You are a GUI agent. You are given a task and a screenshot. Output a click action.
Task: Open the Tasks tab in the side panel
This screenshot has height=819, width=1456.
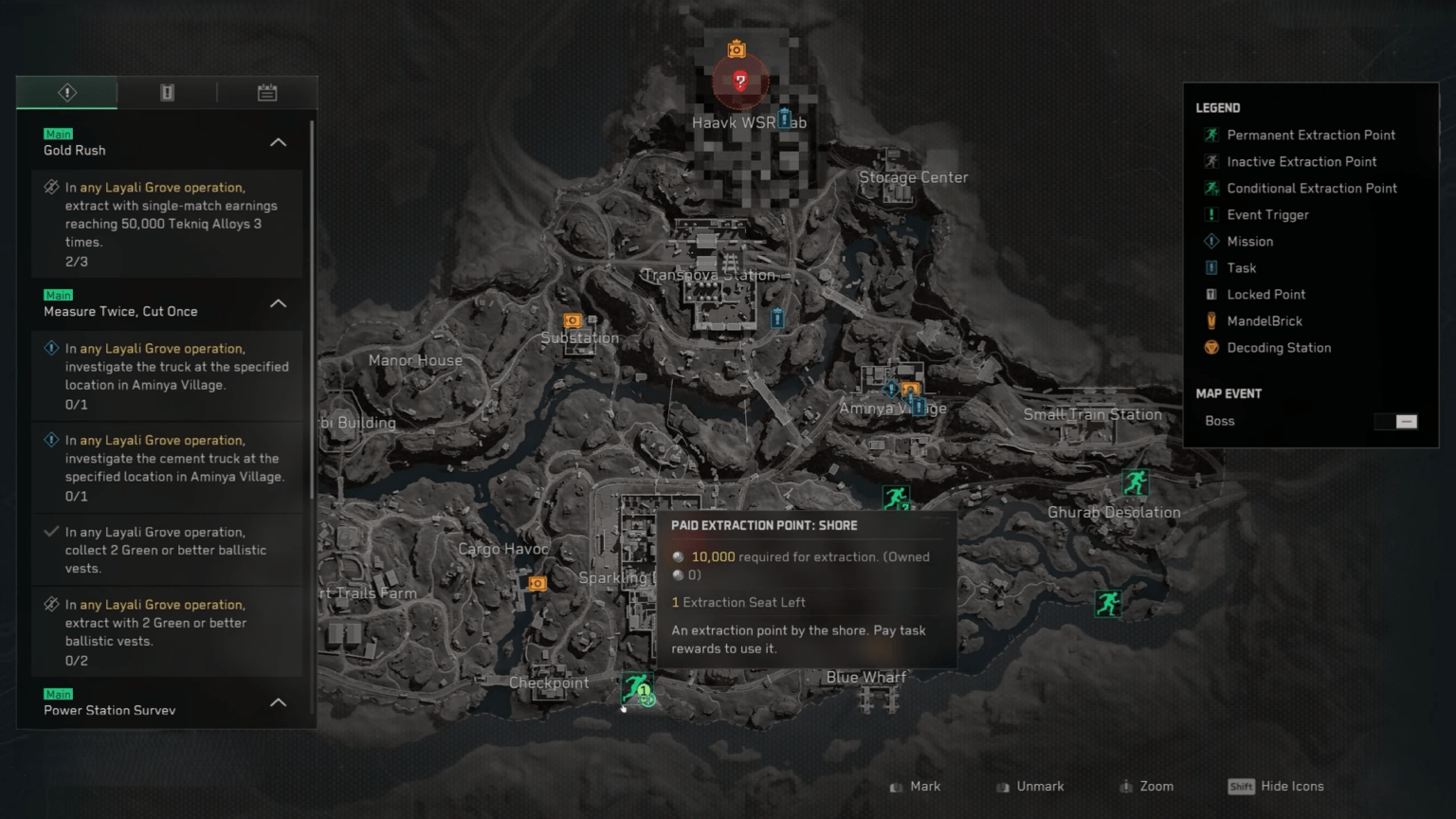coord(167,92)
